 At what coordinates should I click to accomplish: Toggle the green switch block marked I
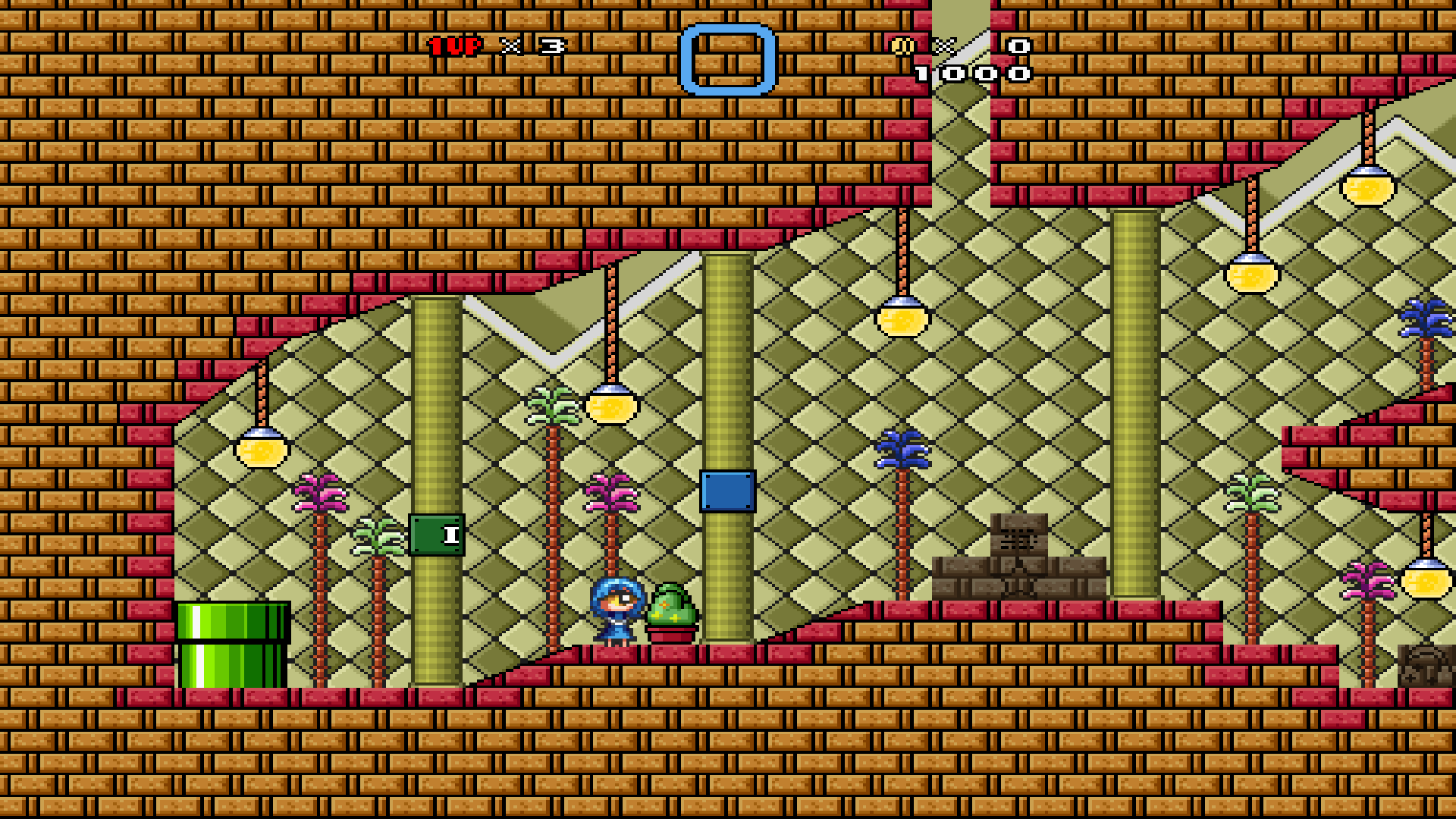click(436, 535)
